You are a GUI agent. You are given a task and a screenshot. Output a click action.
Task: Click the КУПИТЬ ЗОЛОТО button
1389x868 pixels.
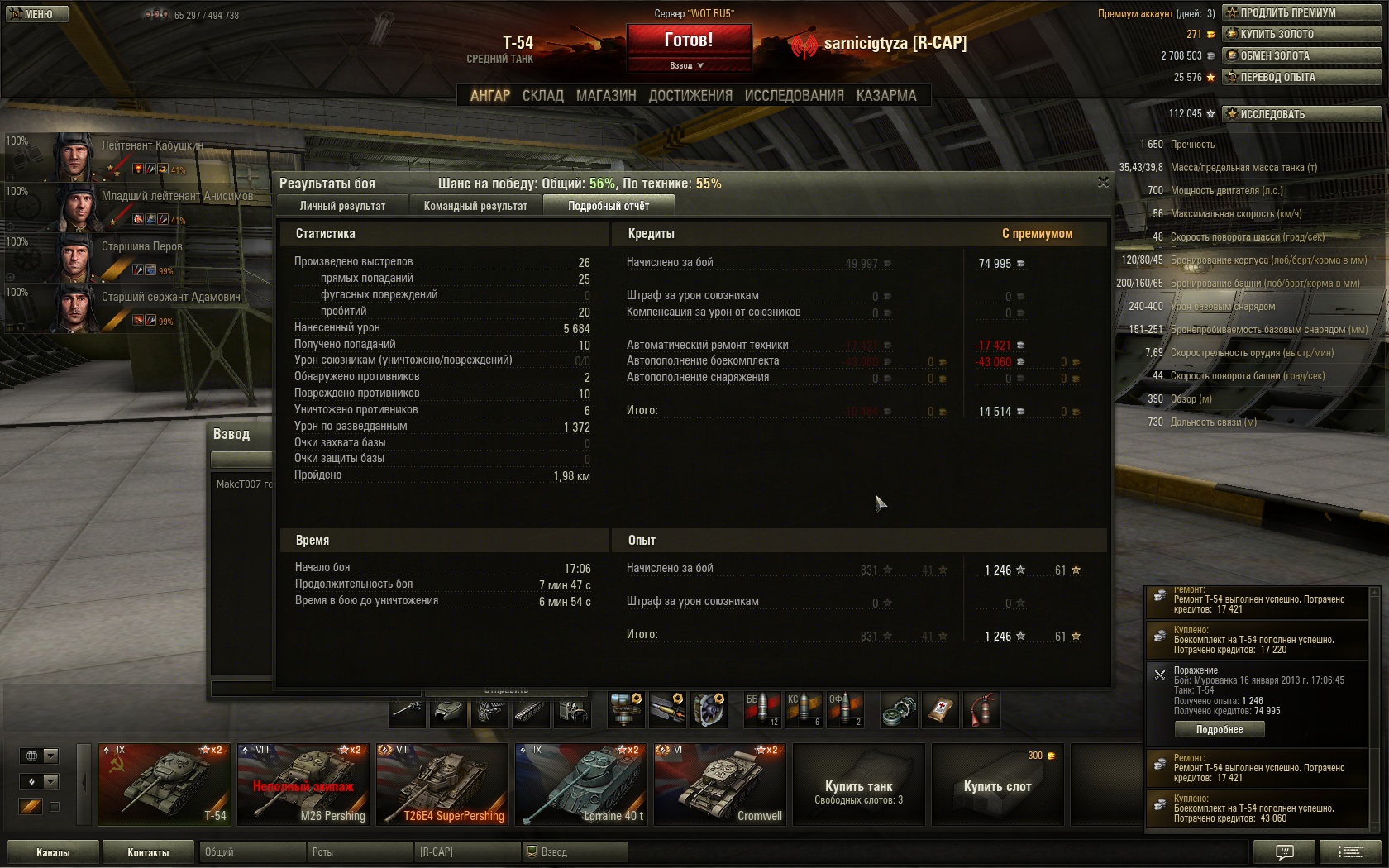pyautogui.click(x=1301, y=34)
